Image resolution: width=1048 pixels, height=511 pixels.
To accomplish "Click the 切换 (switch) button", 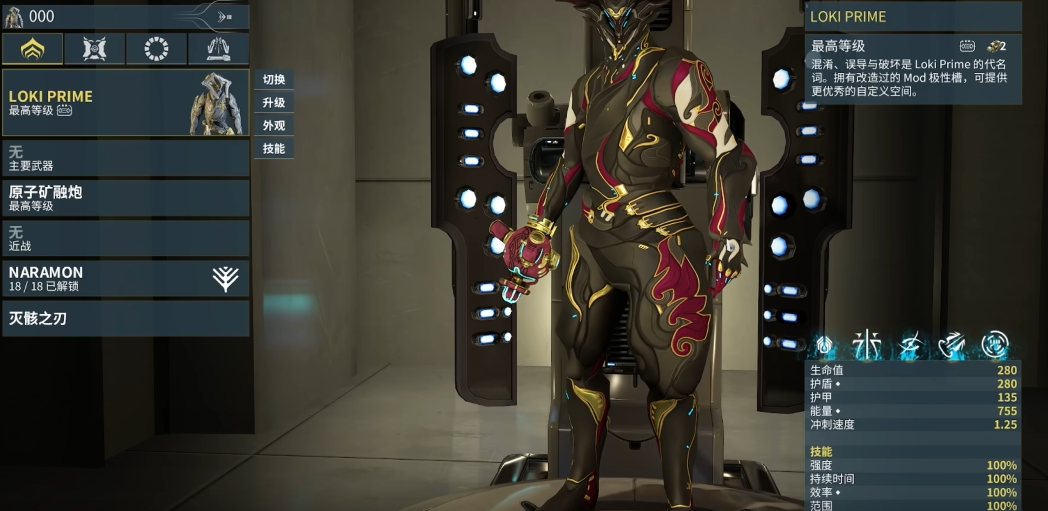I will (x=274, y=80).
